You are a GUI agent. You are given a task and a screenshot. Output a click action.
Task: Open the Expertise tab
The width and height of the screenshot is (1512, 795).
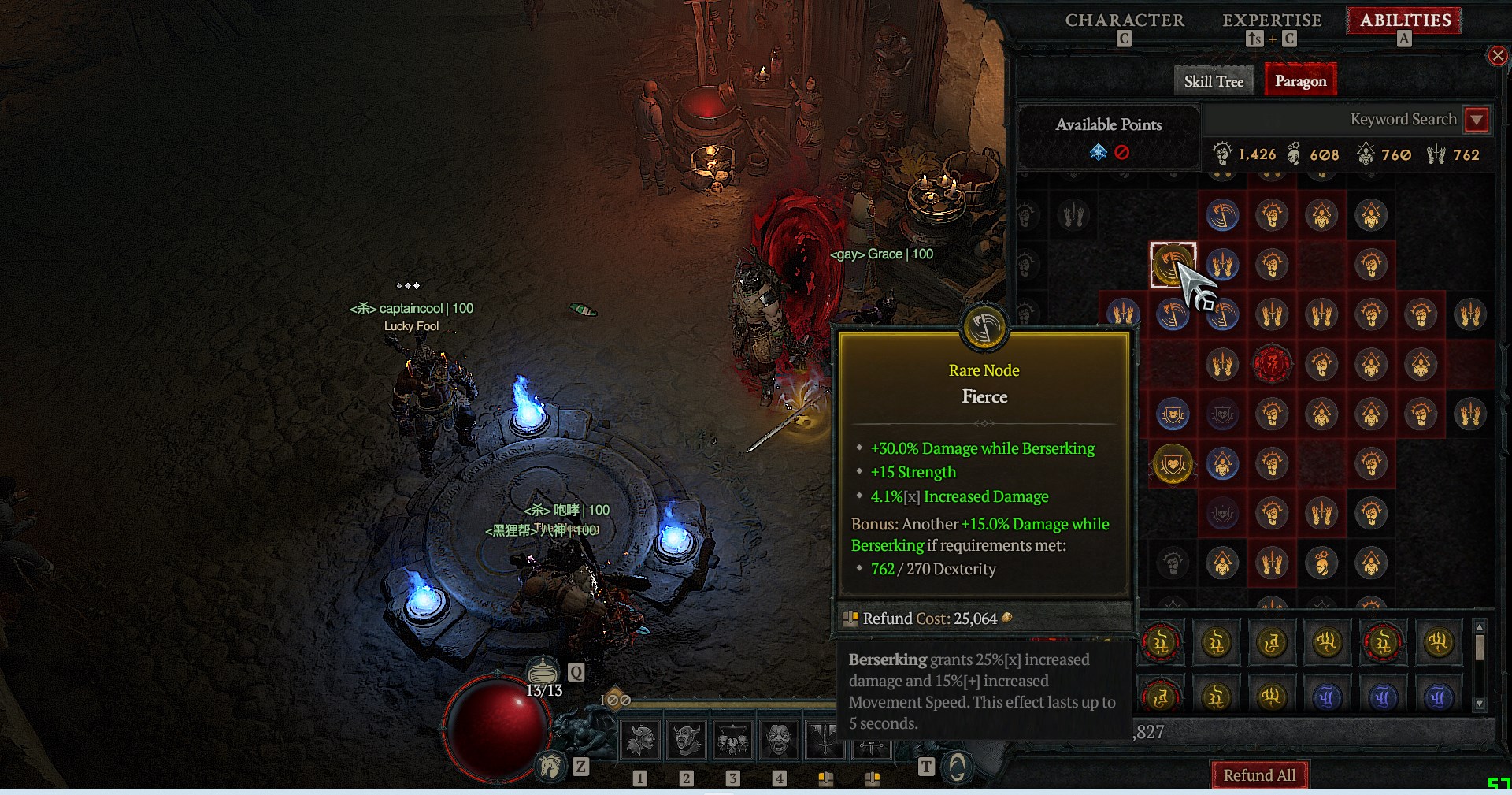(1271, 21)
